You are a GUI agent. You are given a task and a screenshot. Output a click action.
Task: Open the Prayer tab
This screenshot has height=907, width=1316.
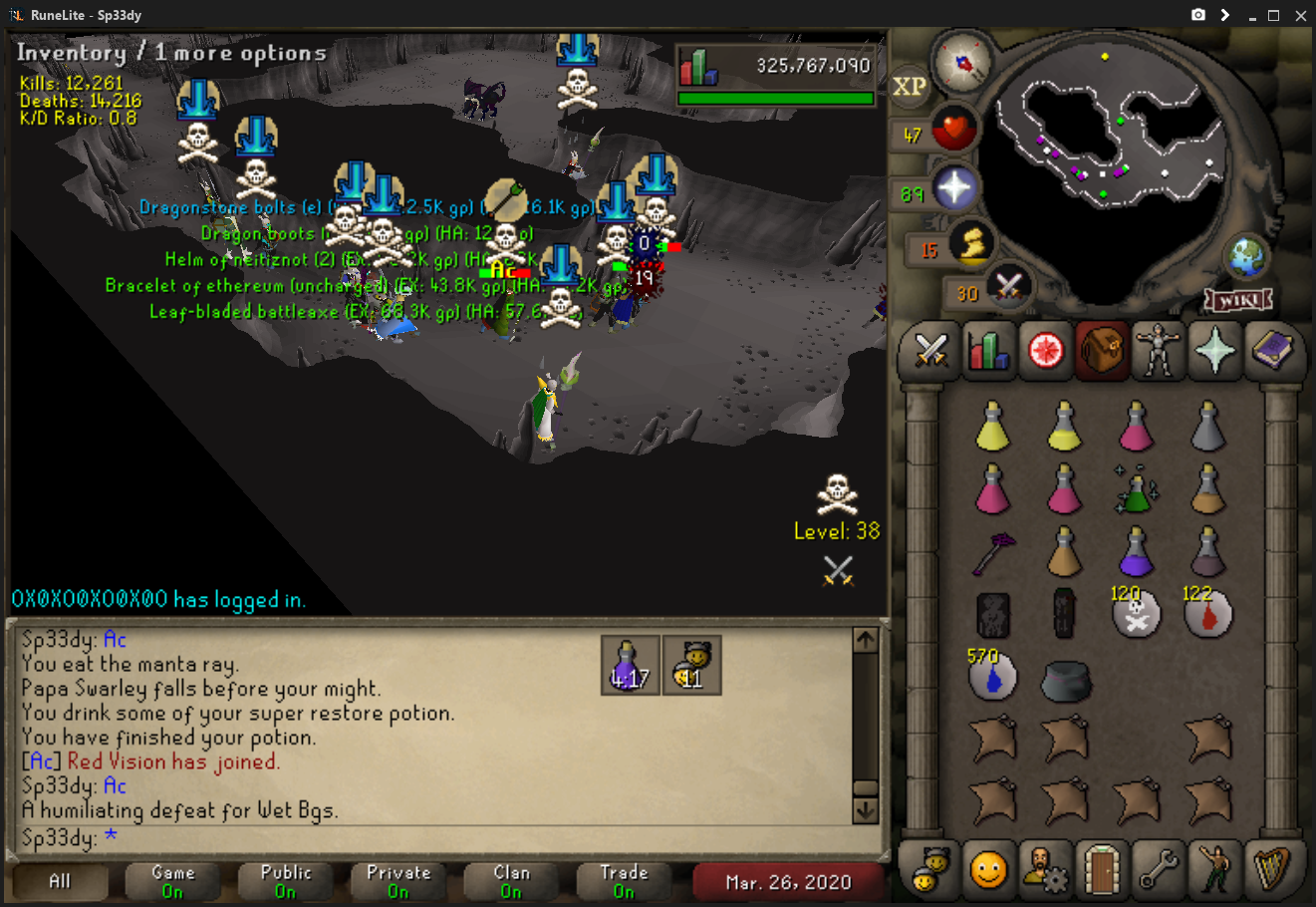[1215, 351]
